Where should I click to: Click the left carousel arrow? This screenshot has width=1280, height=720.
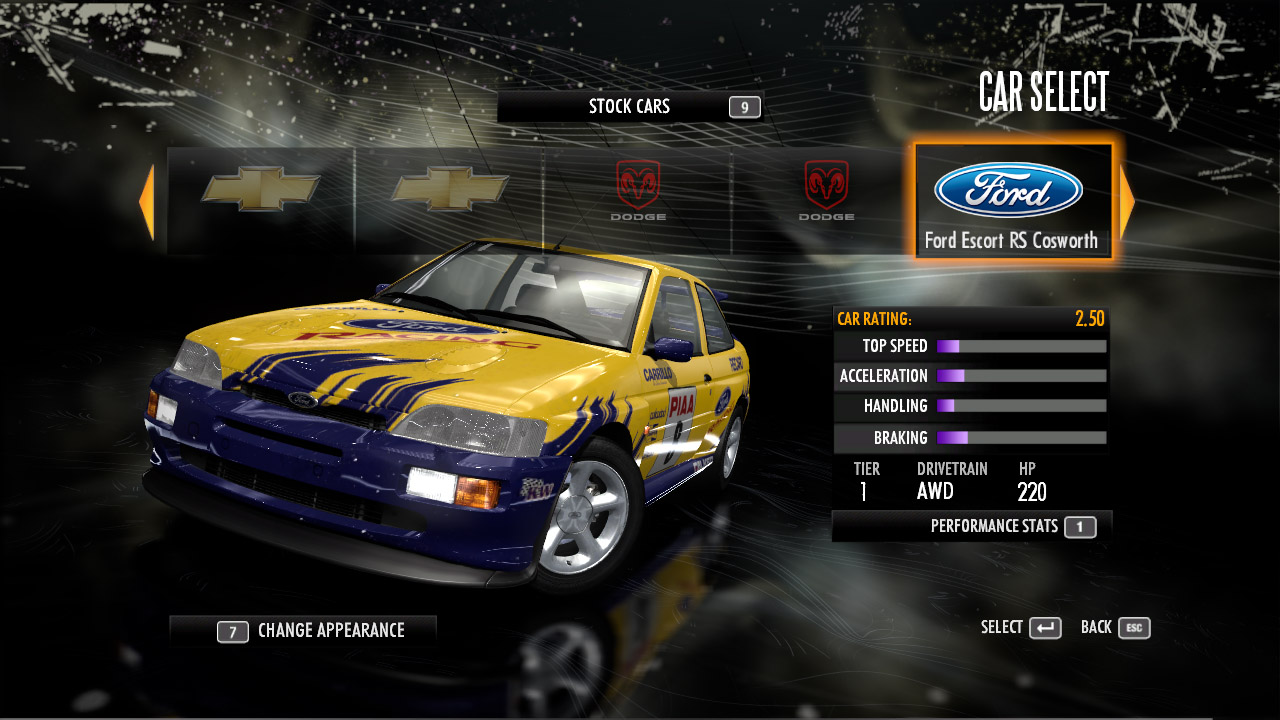click(147, 203)
